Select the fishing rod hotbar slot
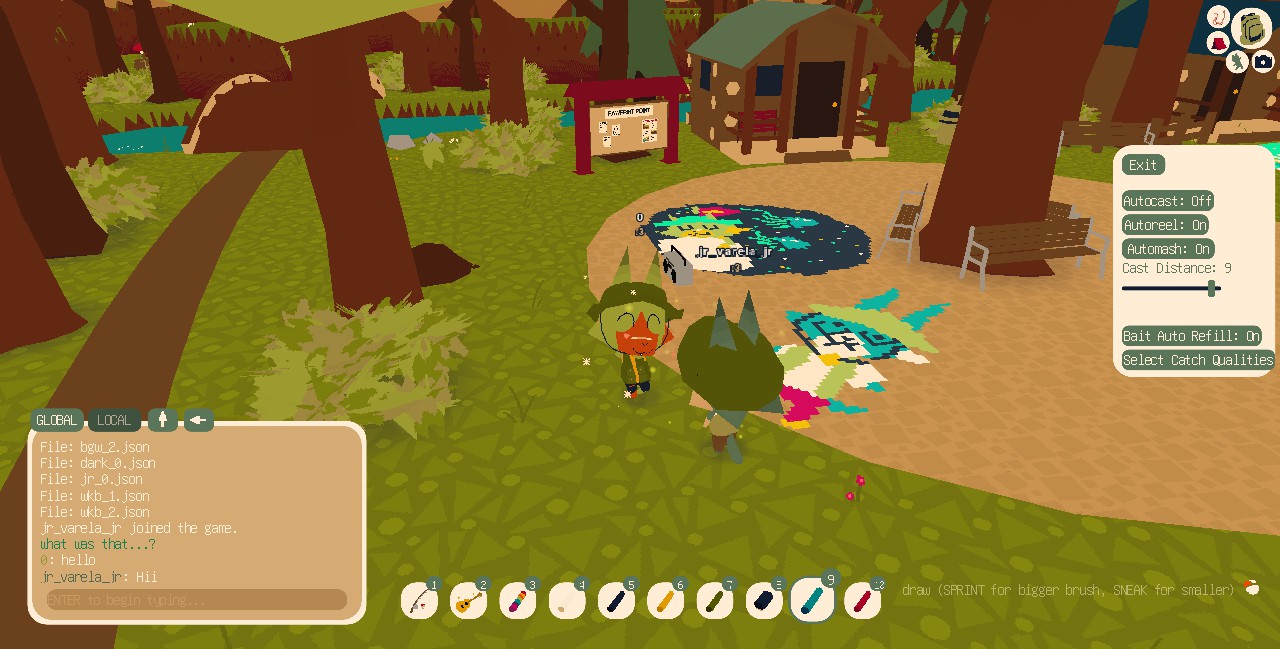Screen dimensions: 1280x649 click(x=420, y=601)
